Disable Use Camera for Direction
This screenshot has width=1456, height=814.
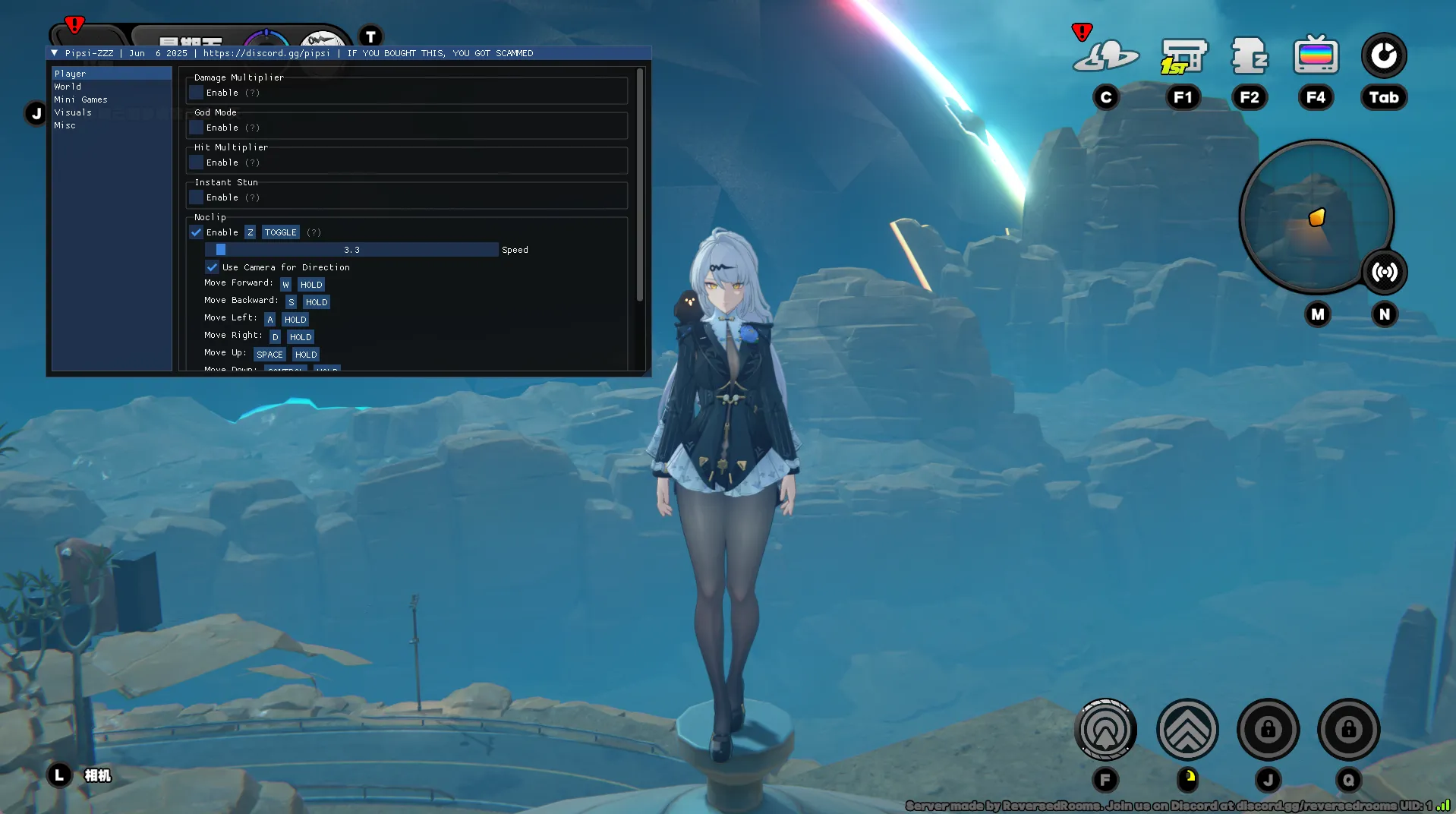212,267
